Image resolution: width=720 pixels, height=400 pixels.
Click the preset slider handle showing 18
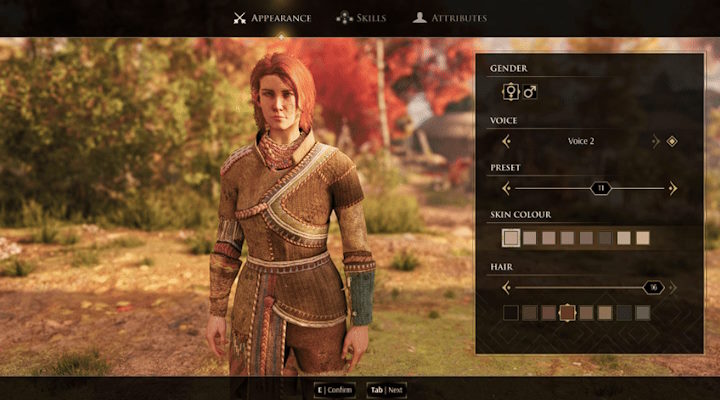click(601, 188)
